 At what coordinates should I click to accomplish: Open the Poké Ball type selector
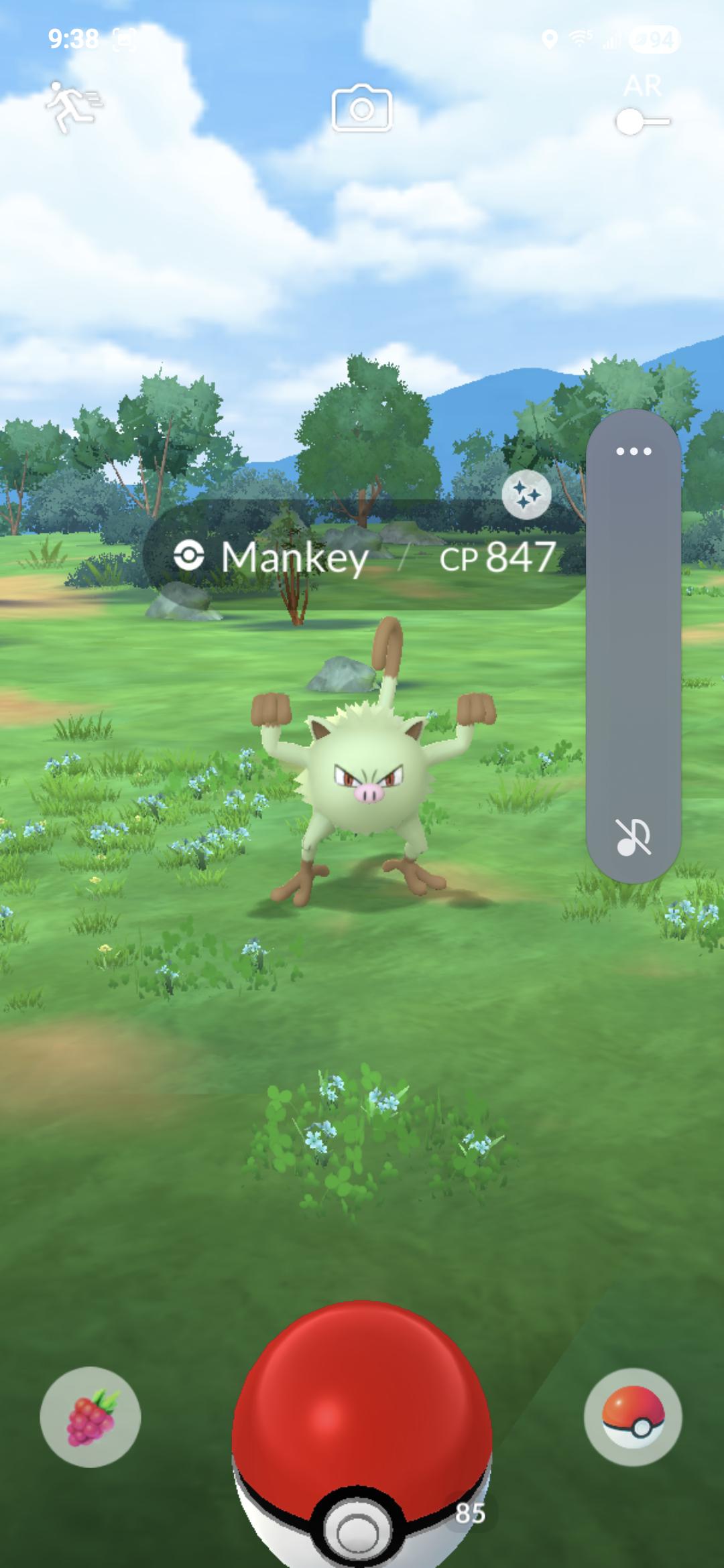coord(633,1417)
